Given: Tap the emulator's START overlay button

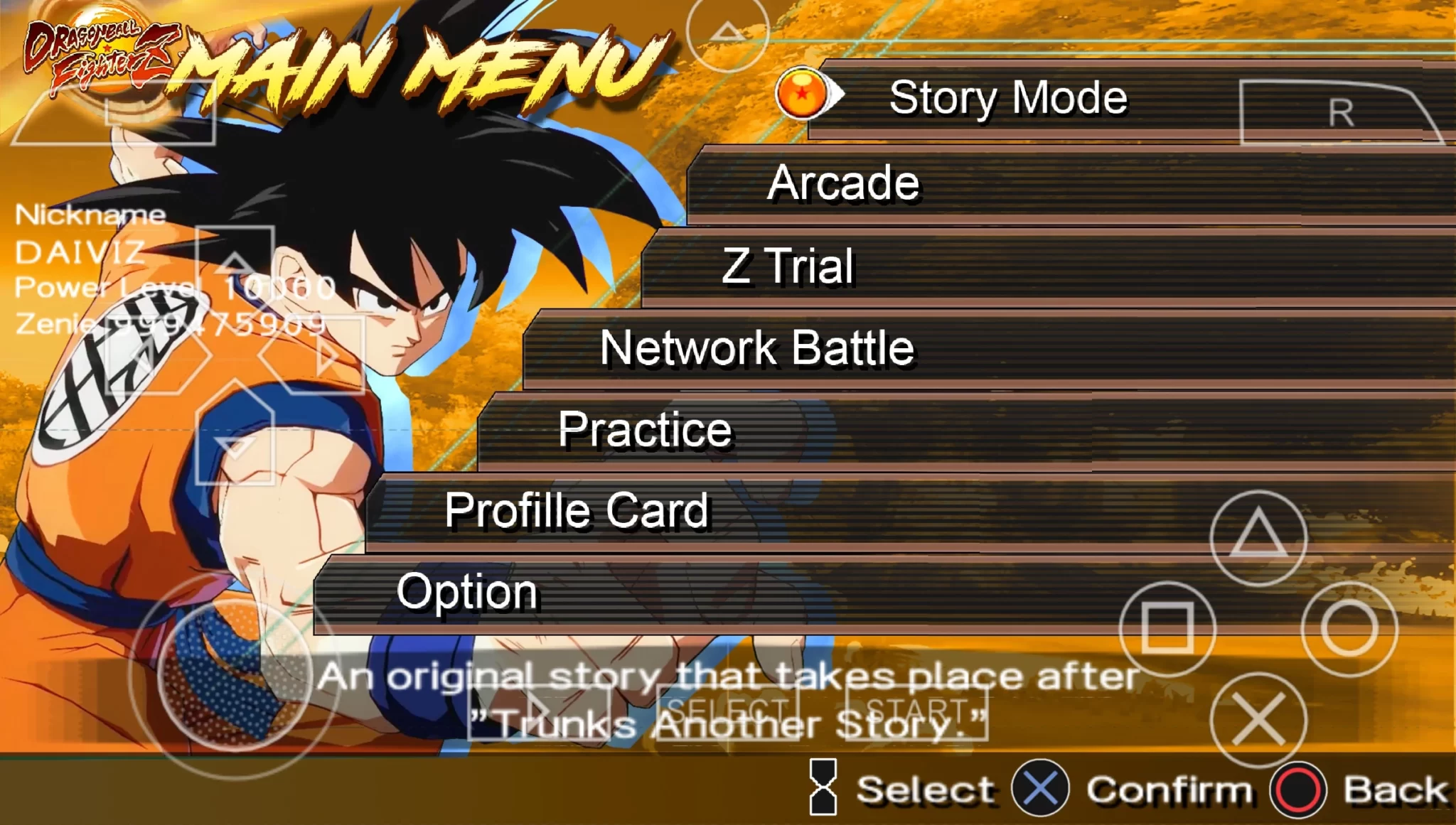Looking at the screenshot, I should pos(916,712).
